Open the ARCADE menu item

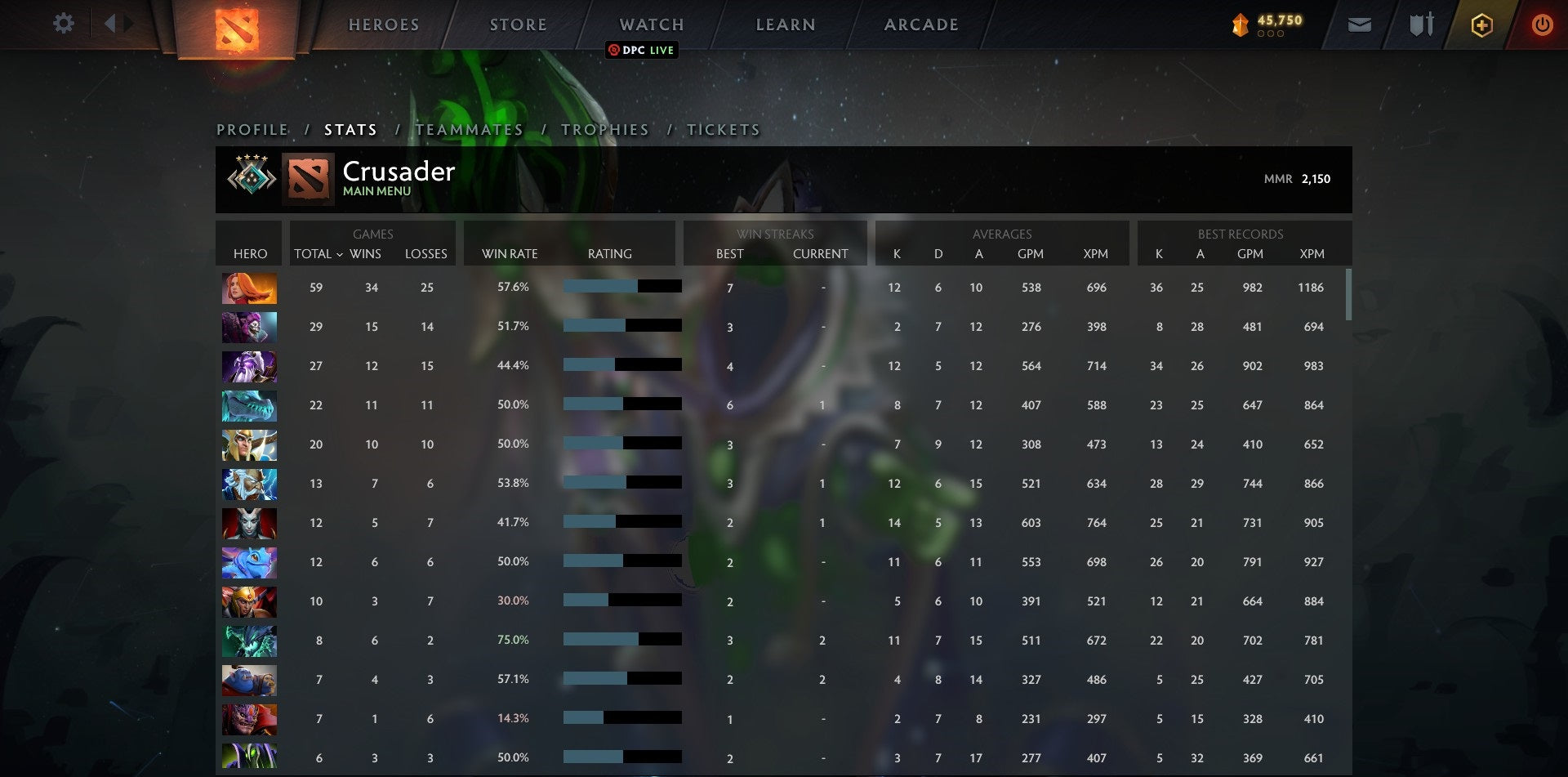920,25
